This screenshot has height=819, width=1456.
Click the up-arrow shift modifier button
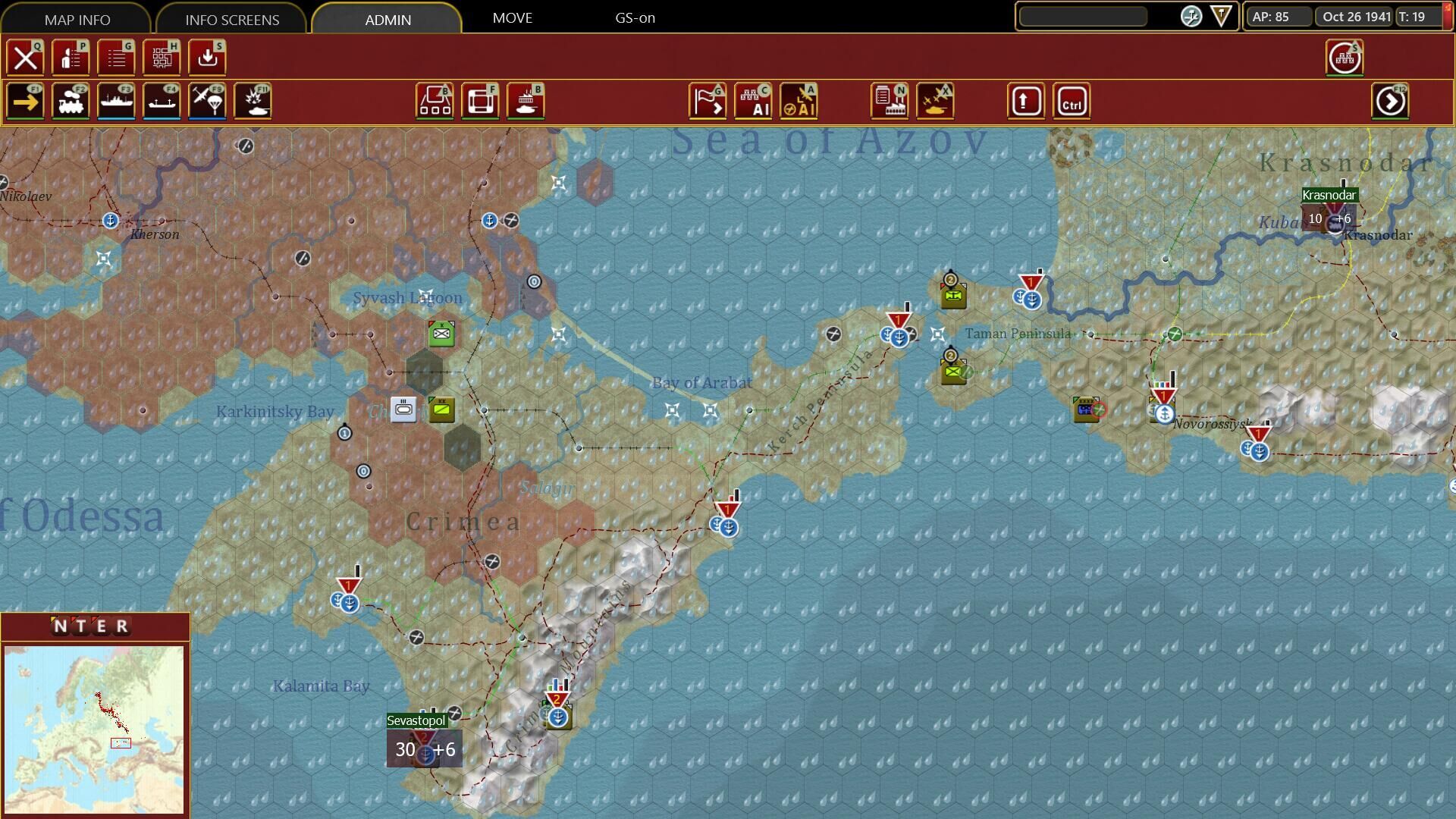click(1026, 101)
